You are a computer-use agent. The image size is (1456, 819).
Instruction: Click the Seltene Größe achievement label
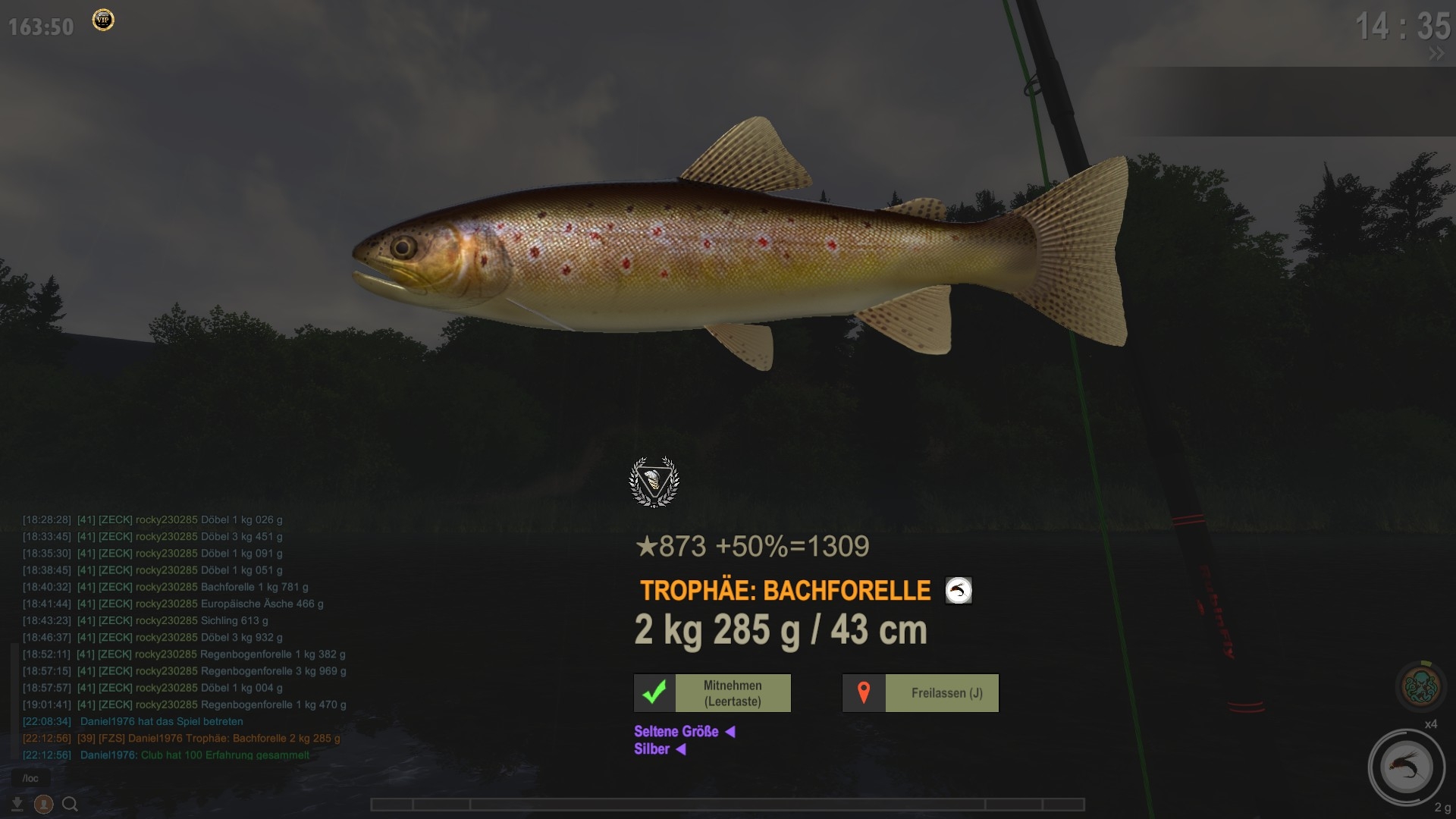click(x=676, y=732)
